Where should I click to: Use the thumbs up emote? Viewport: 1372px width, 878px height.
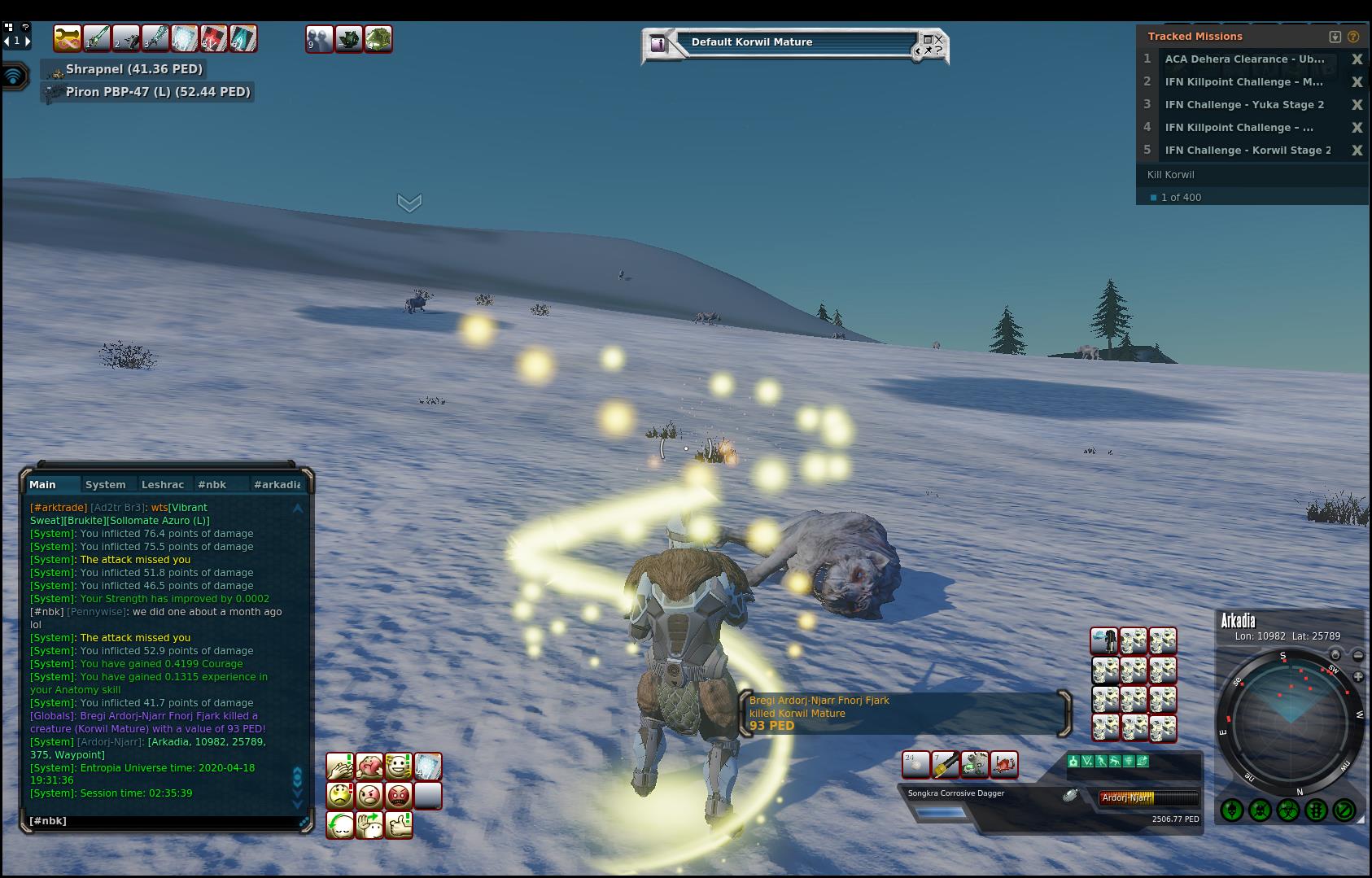point(399,824)
